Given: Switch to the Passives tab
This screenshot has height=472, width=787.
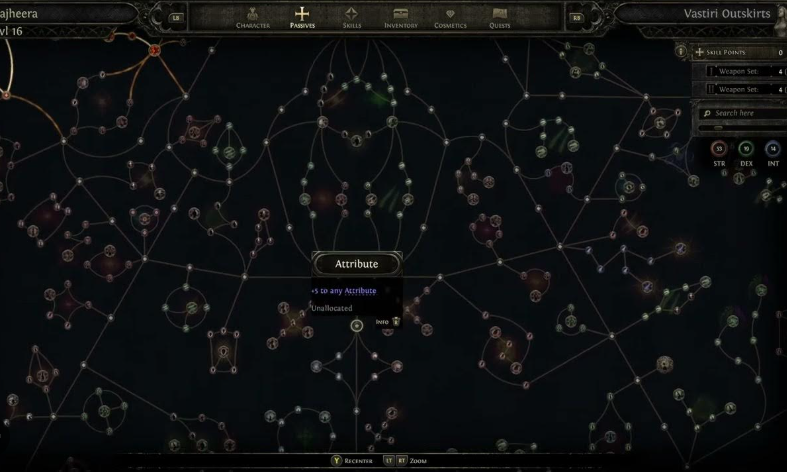Looking at the screenshot, I should tap(301, 17).
